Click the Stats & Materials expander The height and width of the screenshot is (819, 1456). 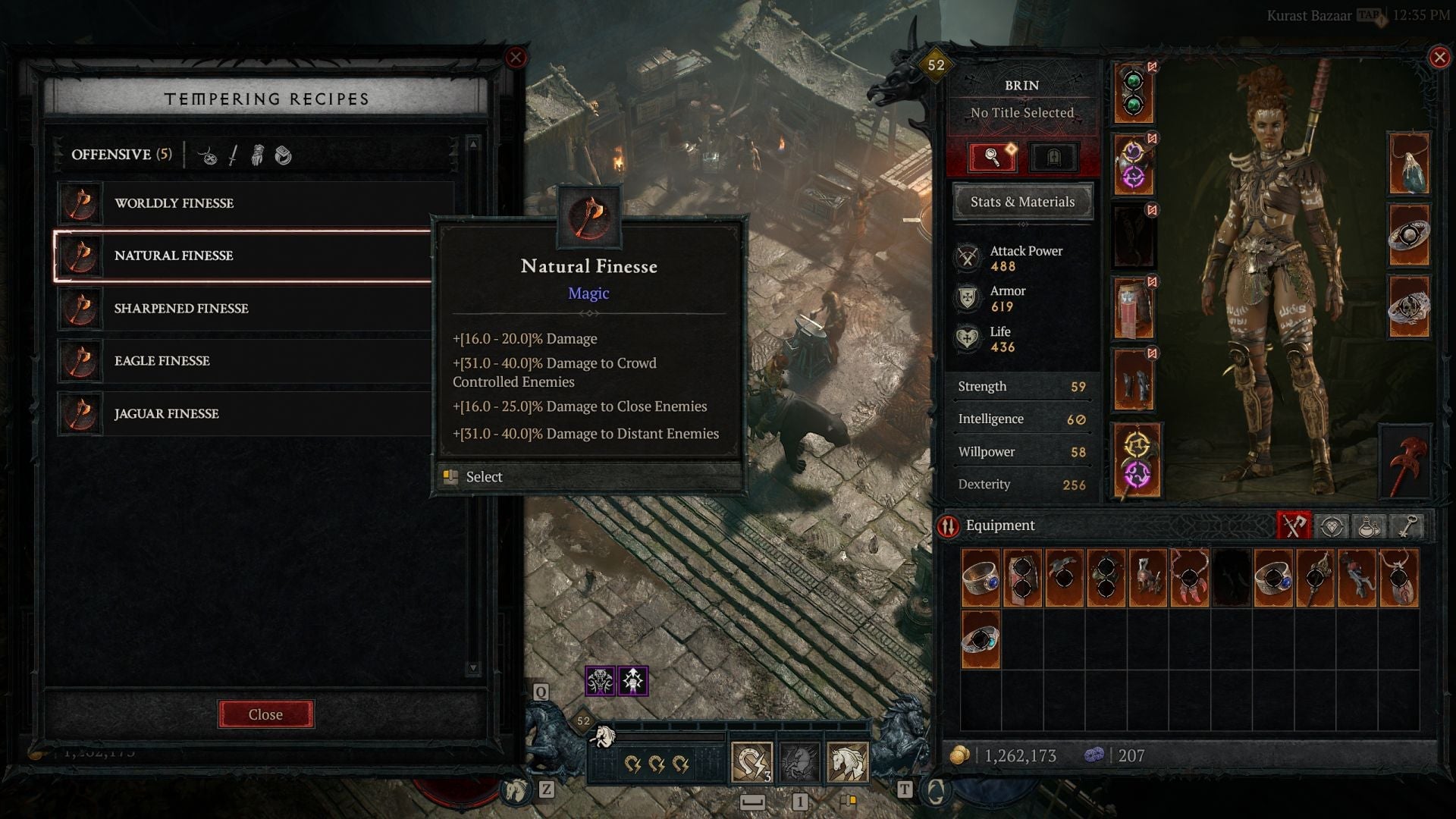1022,201
